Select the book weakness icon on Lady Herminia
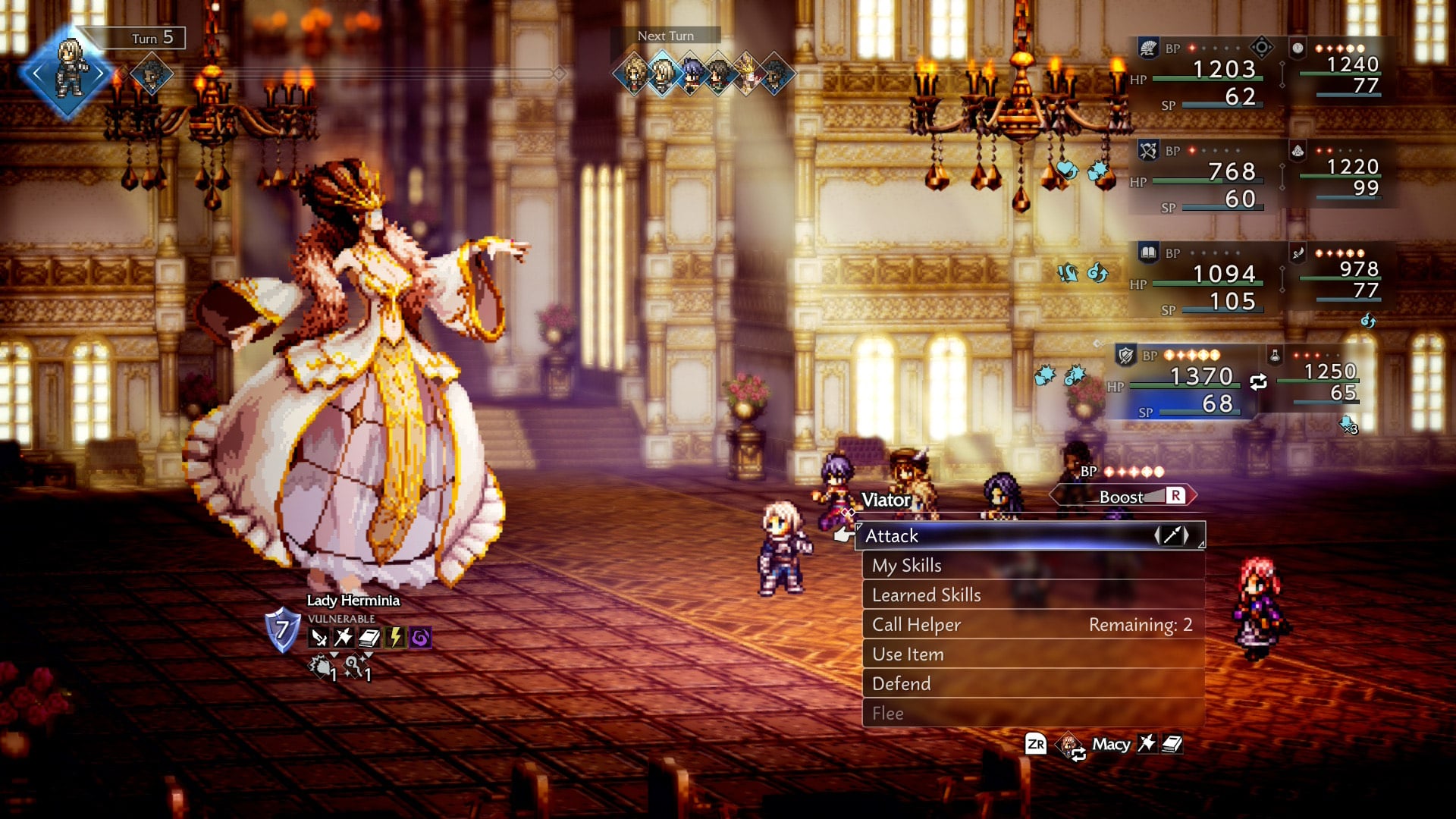This screenshot has width=1456, height=819. [370, 638]
